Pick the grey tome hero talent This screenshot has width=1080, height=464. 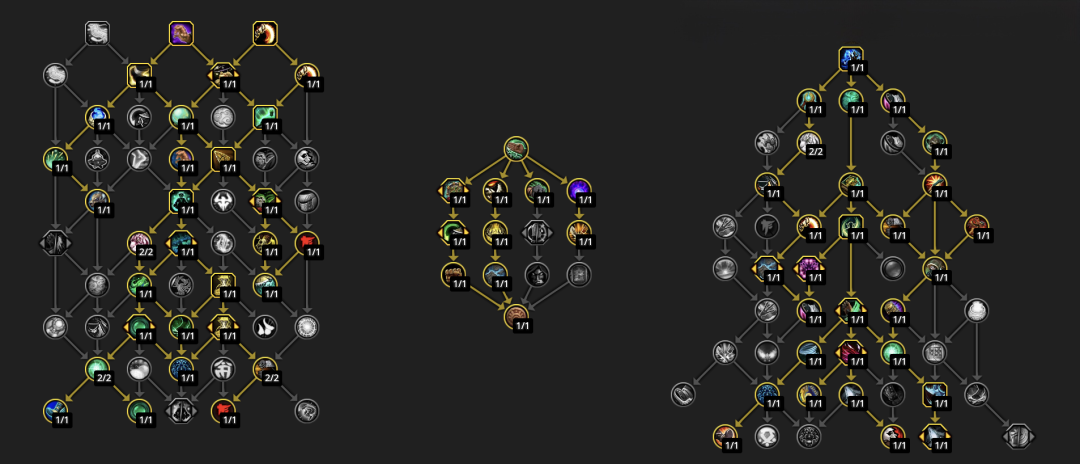pos(579,273)
